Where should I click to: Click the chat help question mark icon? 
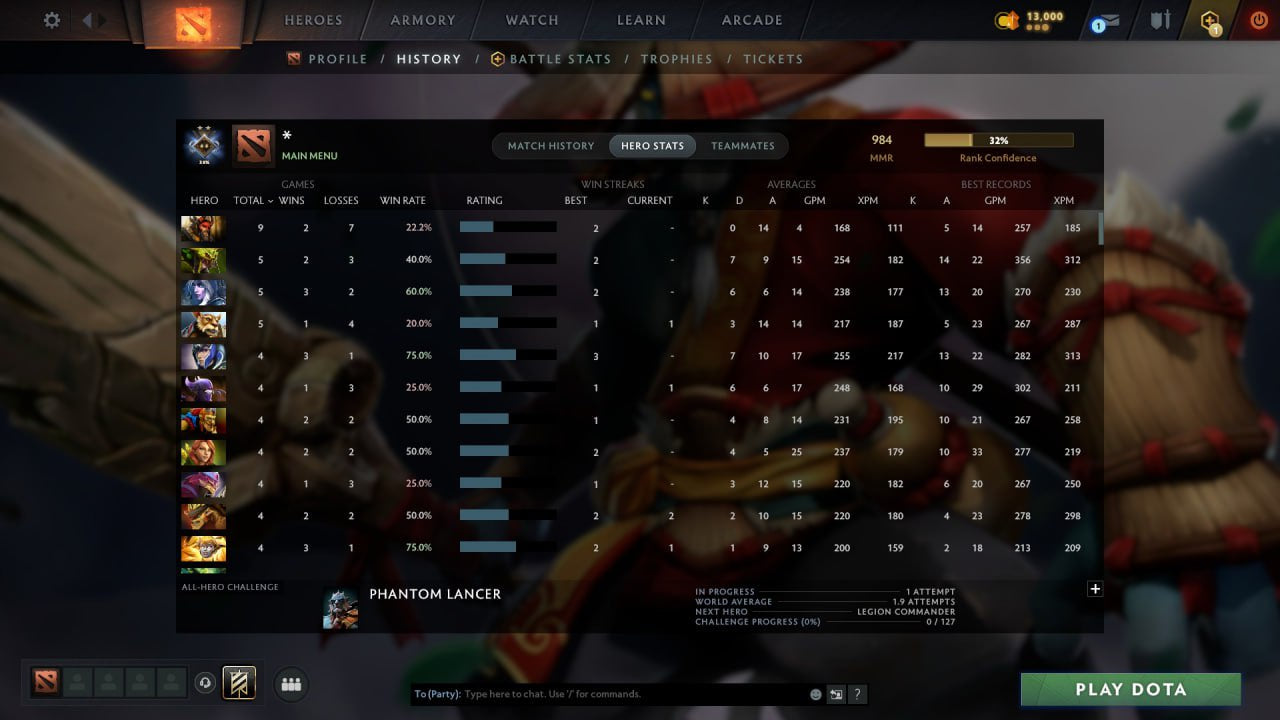pos(857,694)
